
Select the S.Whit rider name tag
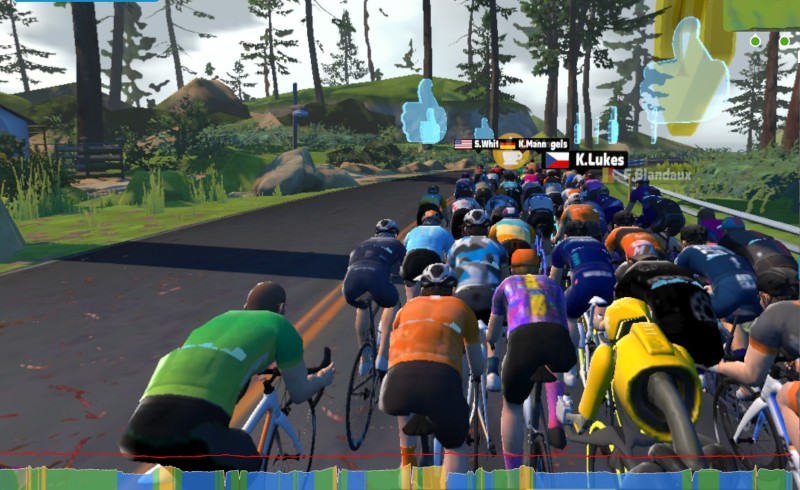click(477, 144)
